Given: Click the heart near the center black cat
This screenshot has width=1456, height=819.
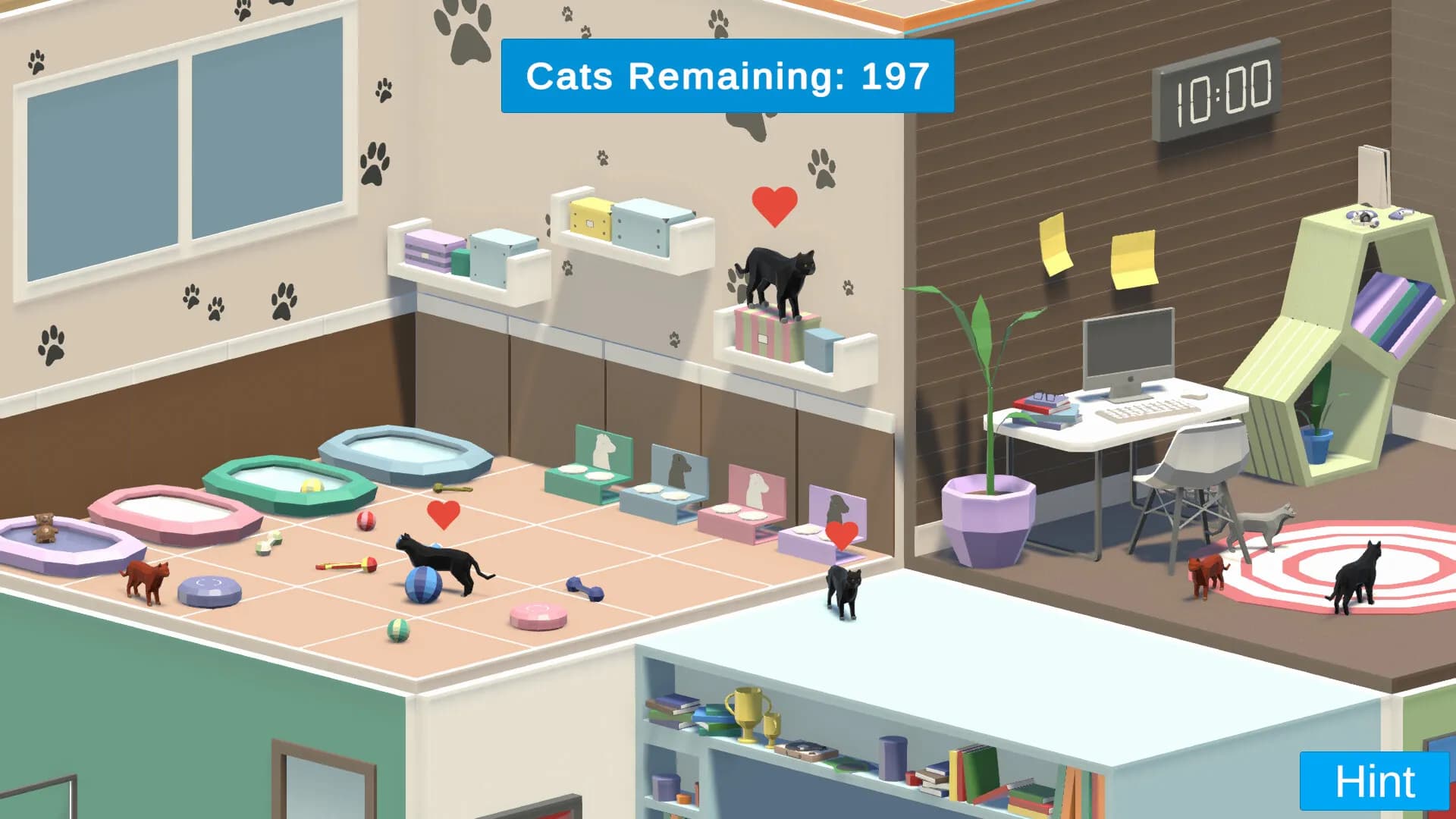Looking at the screenshot, I should [444, 513].
